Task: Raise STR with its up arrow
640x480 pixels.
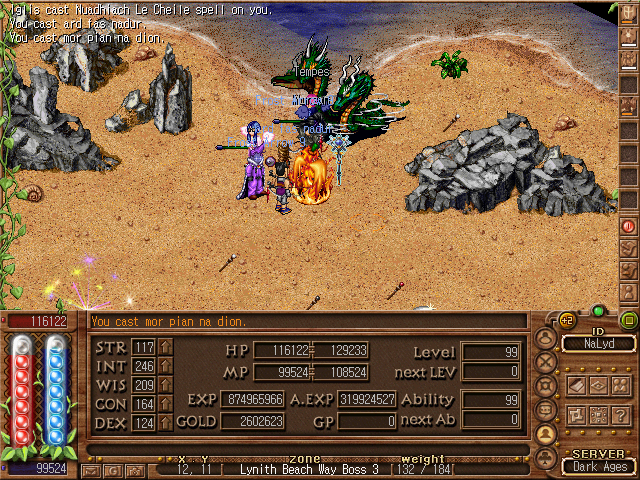Action: click(165, 347)
